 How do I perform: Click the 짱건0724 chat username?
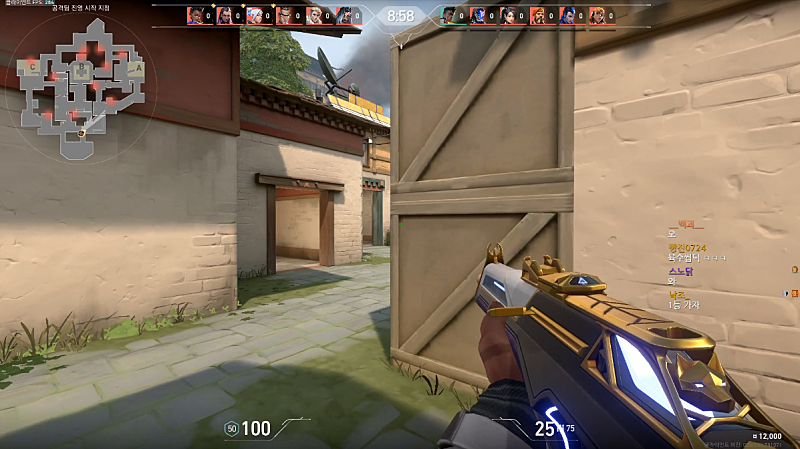pyautogui.click(x=686, y=247)
